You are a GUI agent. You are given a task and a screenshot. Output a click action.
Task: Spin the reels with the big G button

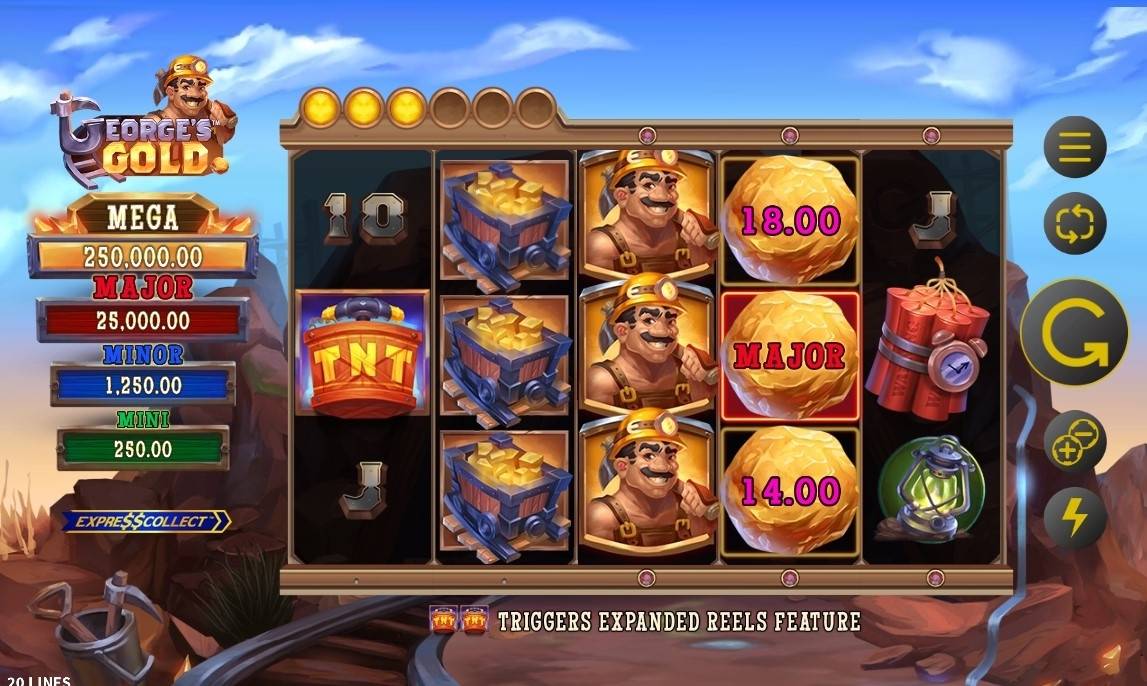1075,332
